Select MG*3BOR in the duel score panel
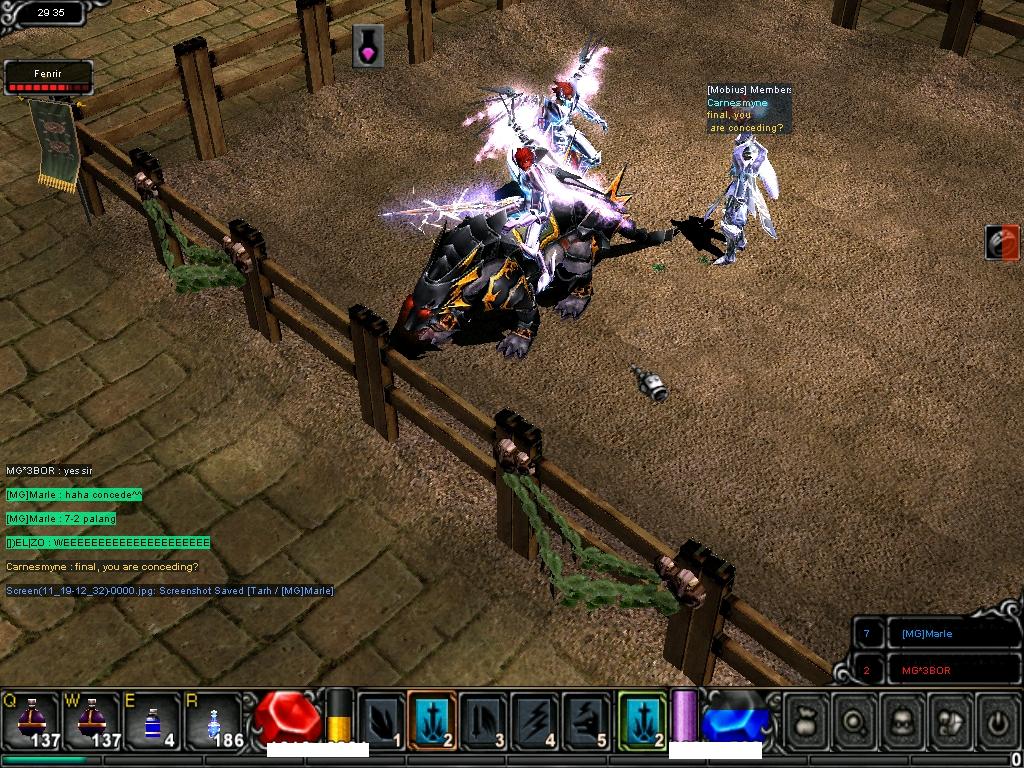Image resolution: width=1024 pixels, height=768 pixels. (x=926, y=670)
